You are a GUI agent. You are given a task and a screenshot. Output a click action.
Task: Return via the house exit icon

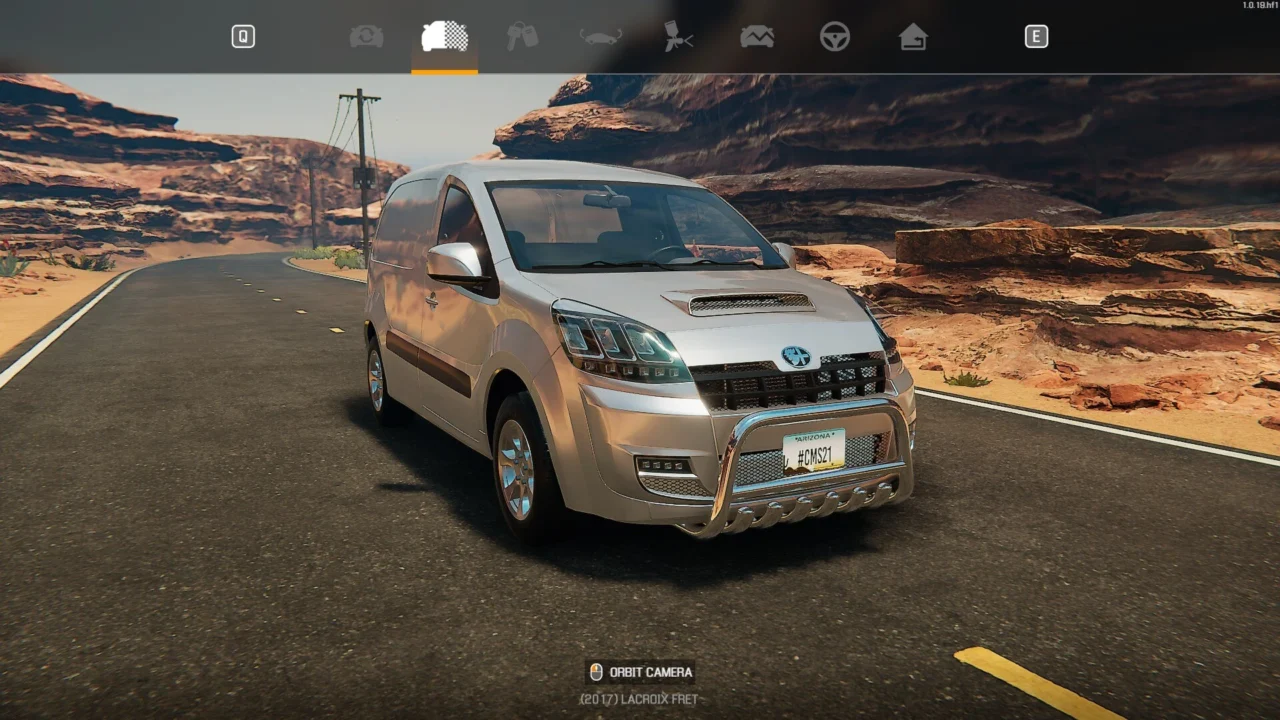[913, 37]
